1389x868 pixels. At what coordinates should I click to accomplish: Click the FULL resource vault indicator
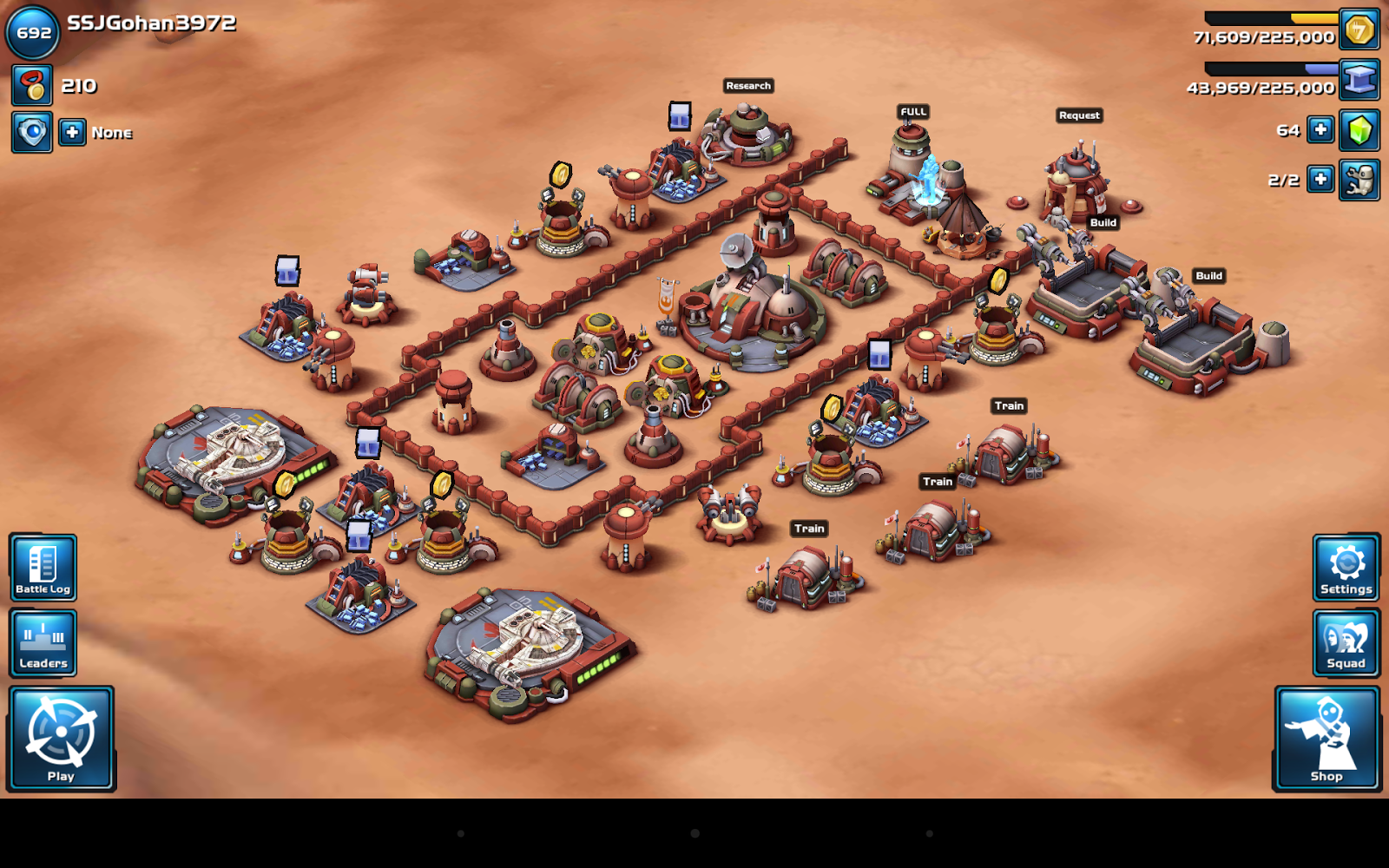(x=912, y=111)
